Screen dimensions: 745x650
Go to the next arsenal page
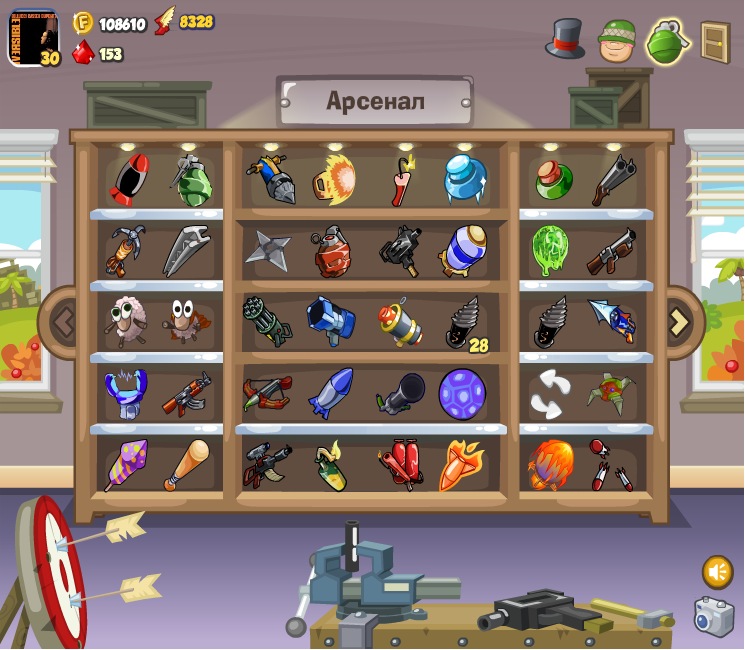[x=679, y=321]
